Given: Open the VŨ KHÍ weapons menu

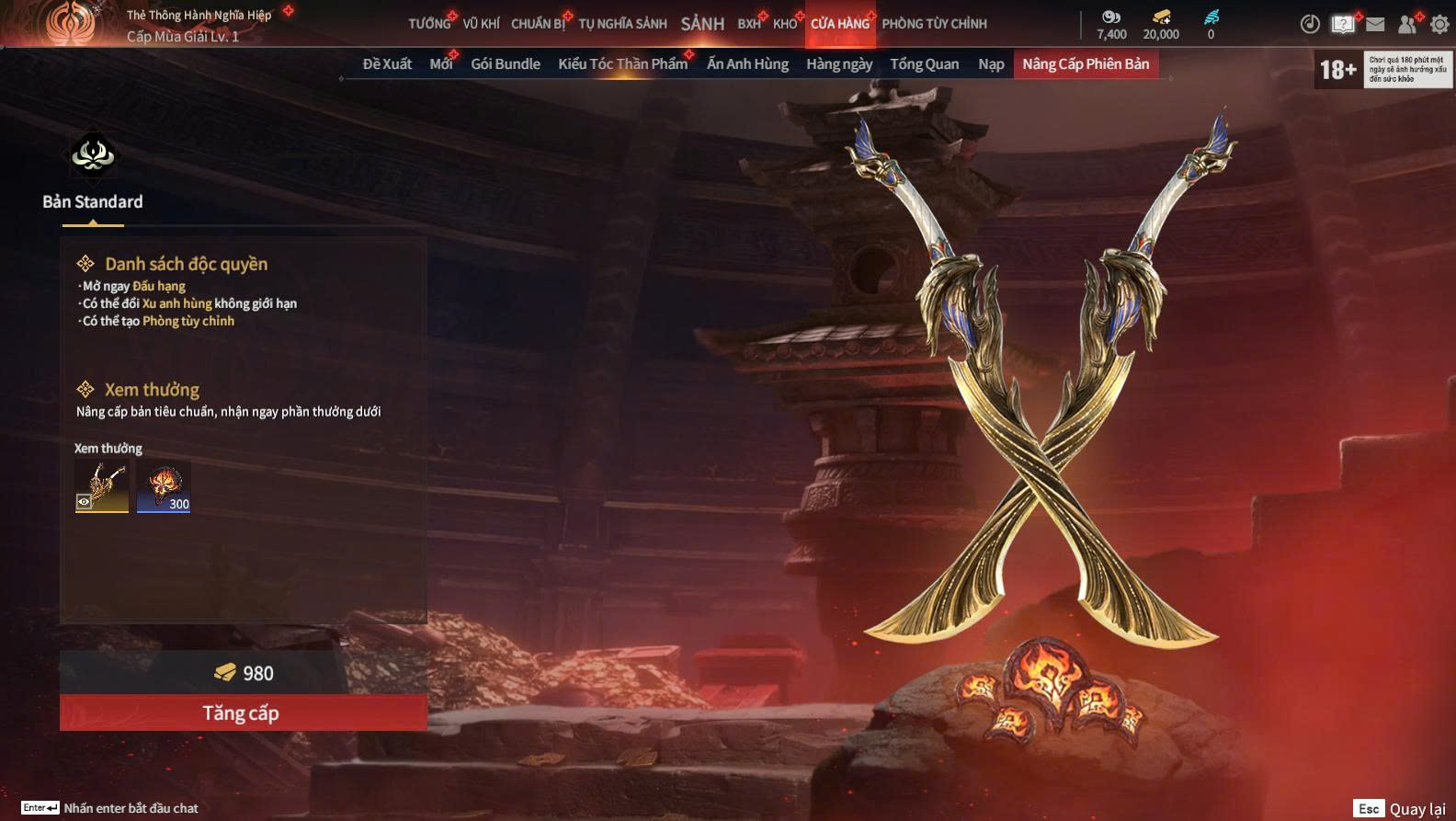Looking at the screenshot, I should [481, 24].
